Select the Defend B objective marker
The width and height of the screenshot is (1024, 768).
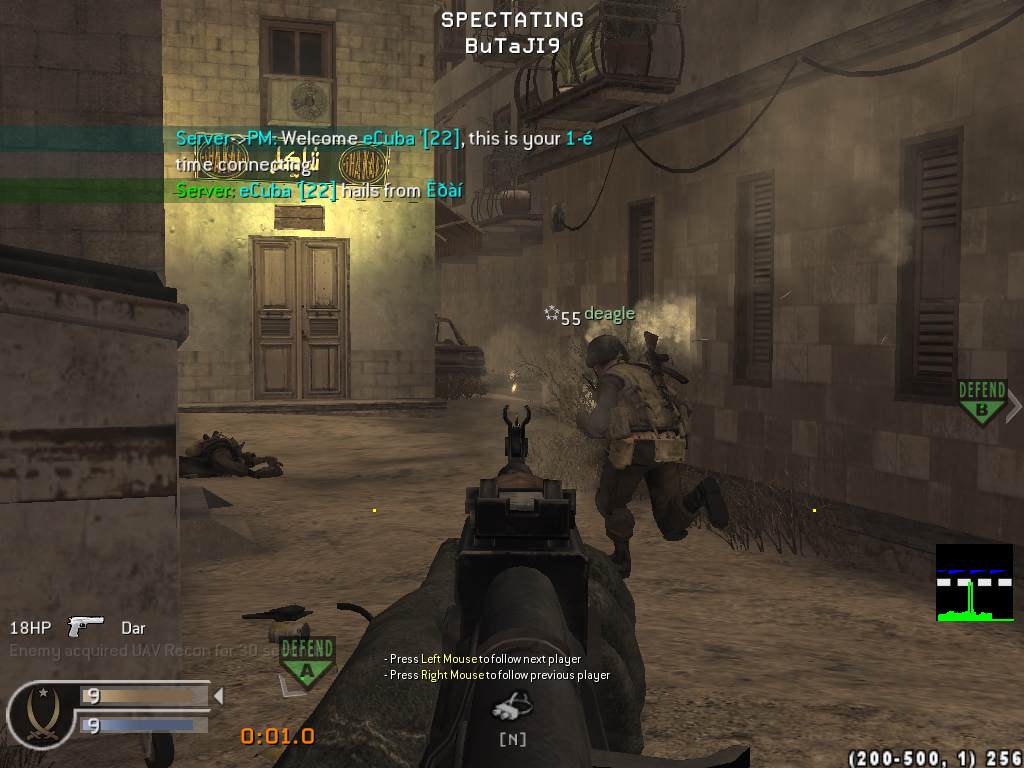(981, 401)
